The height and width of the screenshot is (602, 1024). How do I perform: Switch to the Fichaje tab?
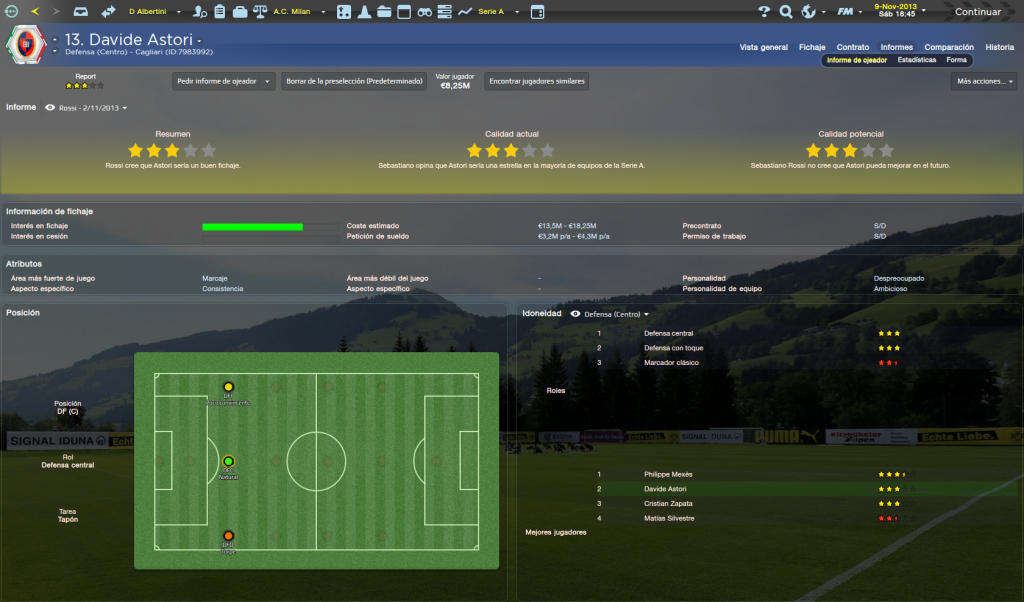(x=812, y=47)
